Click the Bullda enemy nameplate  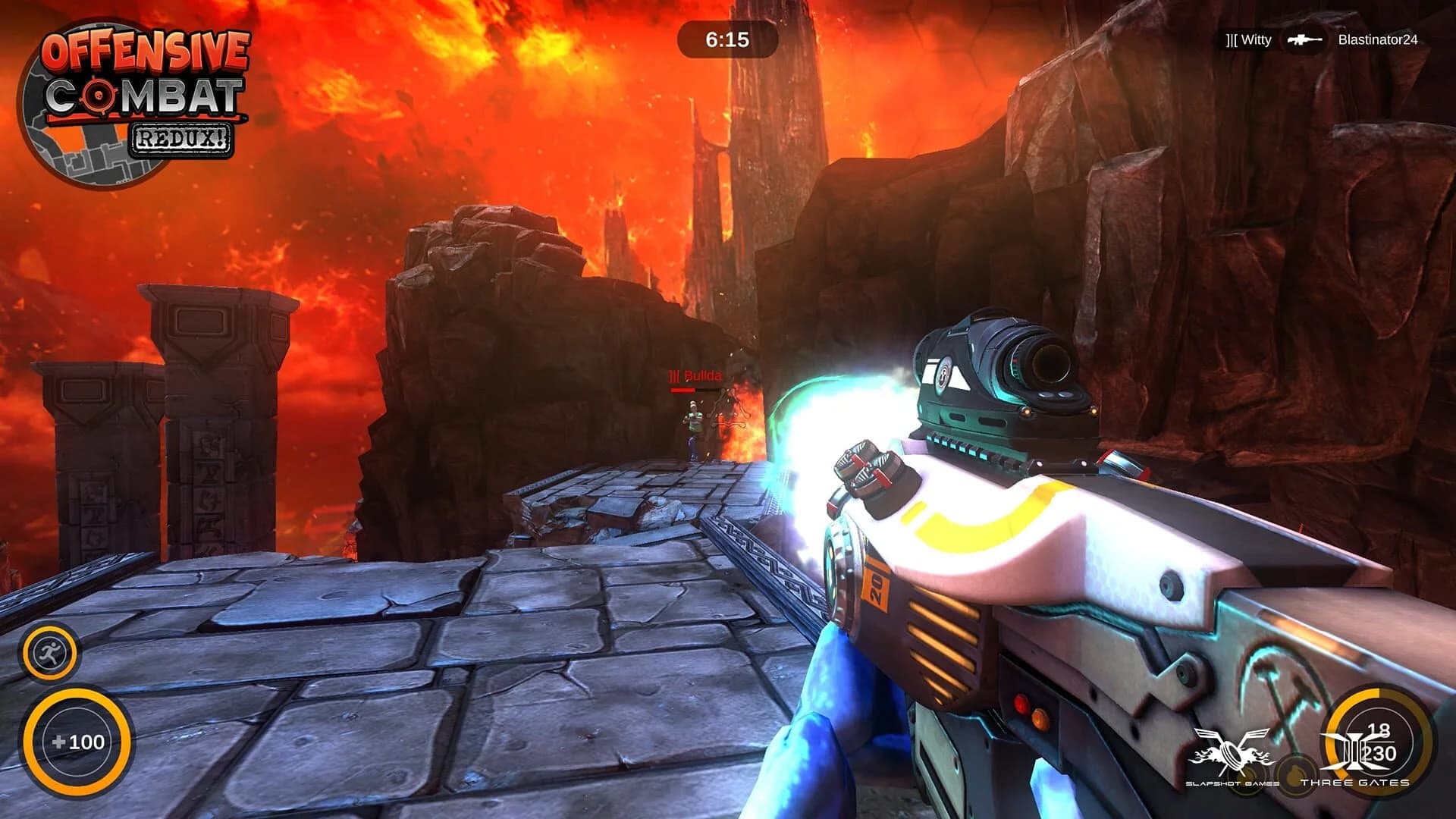pos(694,374)
